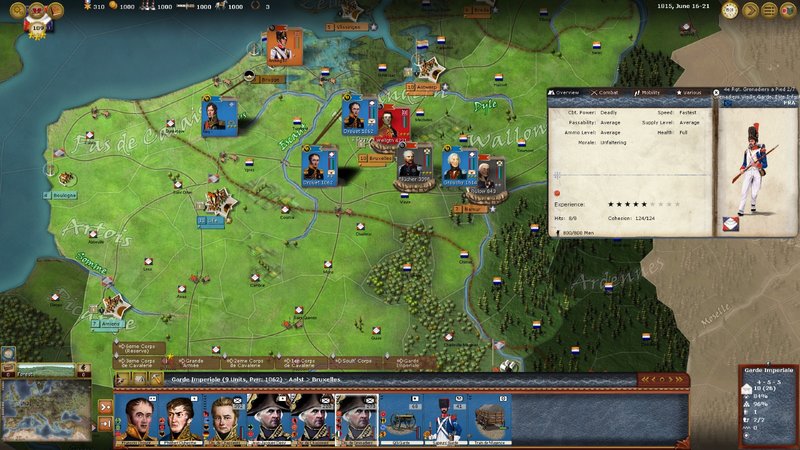Click the globe icon in the top-right corner
The image size is (800, 450).
point(787,10)
